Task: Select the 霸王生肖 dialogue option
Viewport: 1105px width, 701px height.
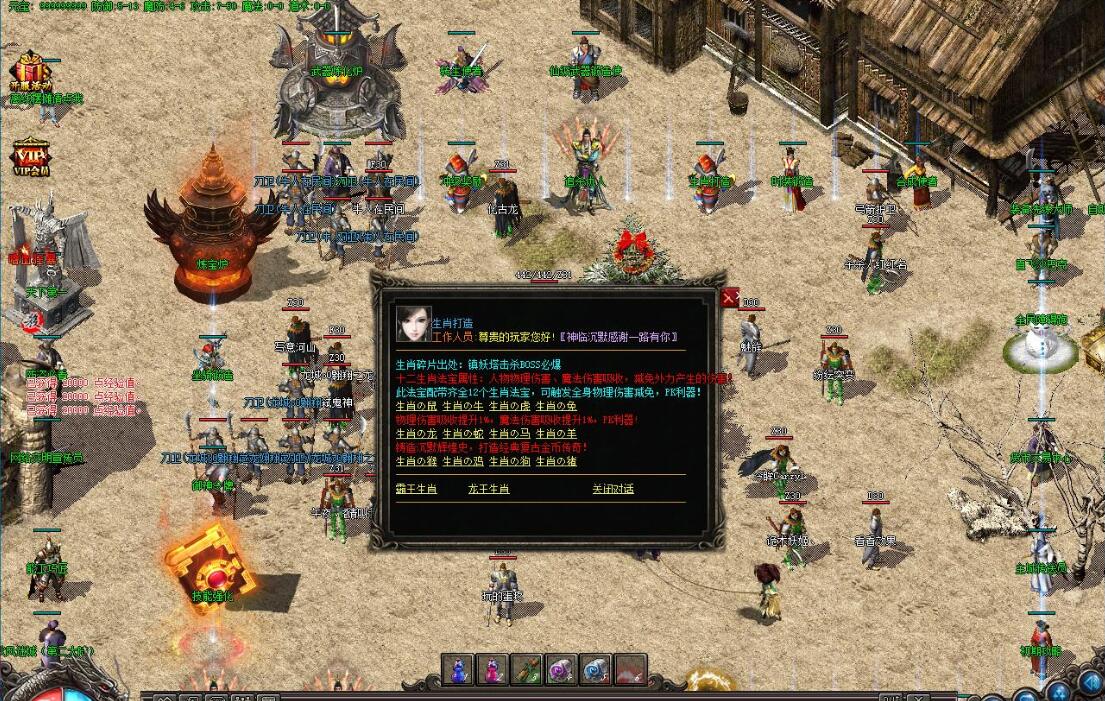Action: coord(416,489)
